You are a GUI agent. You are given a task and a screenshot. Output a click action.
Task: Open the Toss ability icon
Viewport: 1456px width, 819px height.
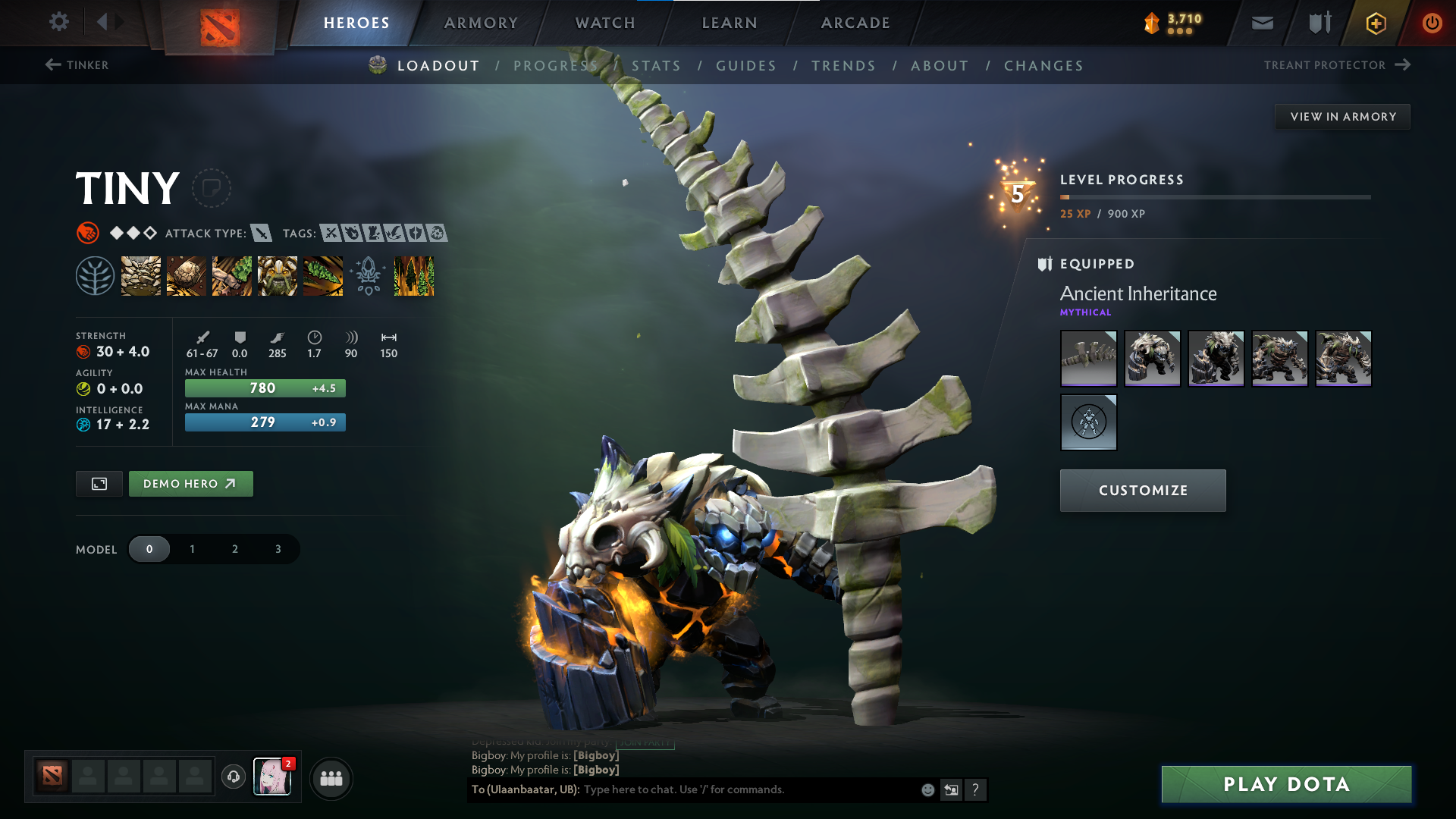coord(187,276)
